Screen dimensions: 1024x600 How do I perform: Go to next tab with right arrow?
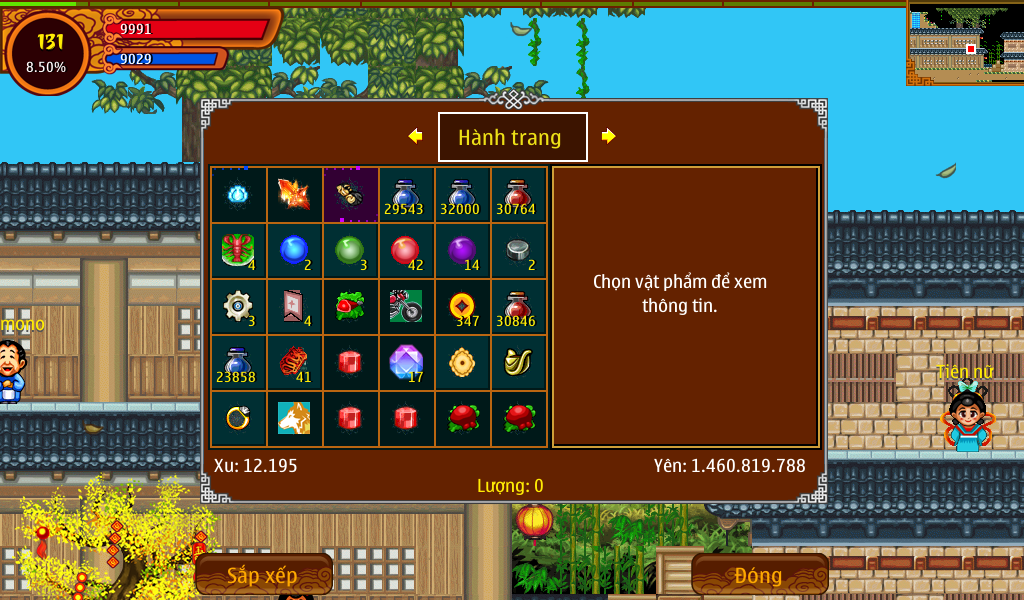608,136
